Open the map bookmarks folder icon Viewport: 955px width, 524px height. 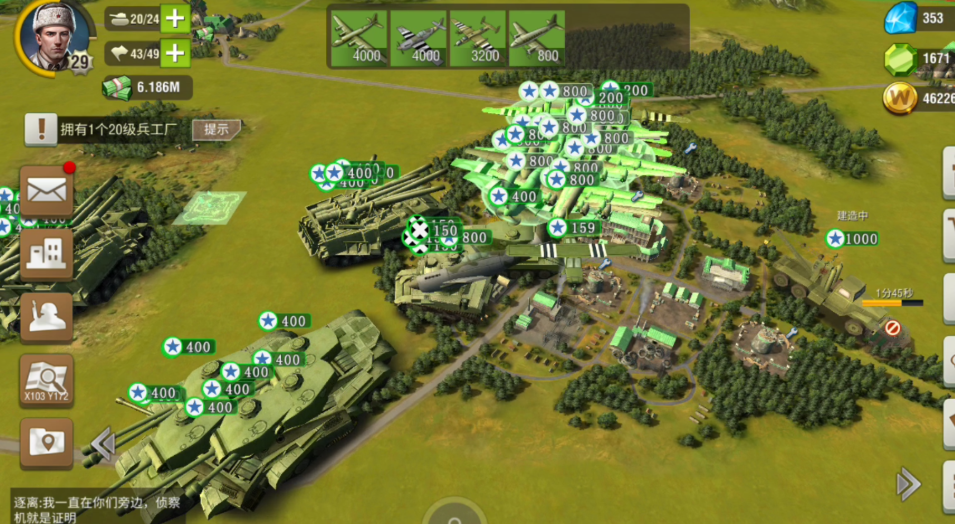click(x=46, y=442)
